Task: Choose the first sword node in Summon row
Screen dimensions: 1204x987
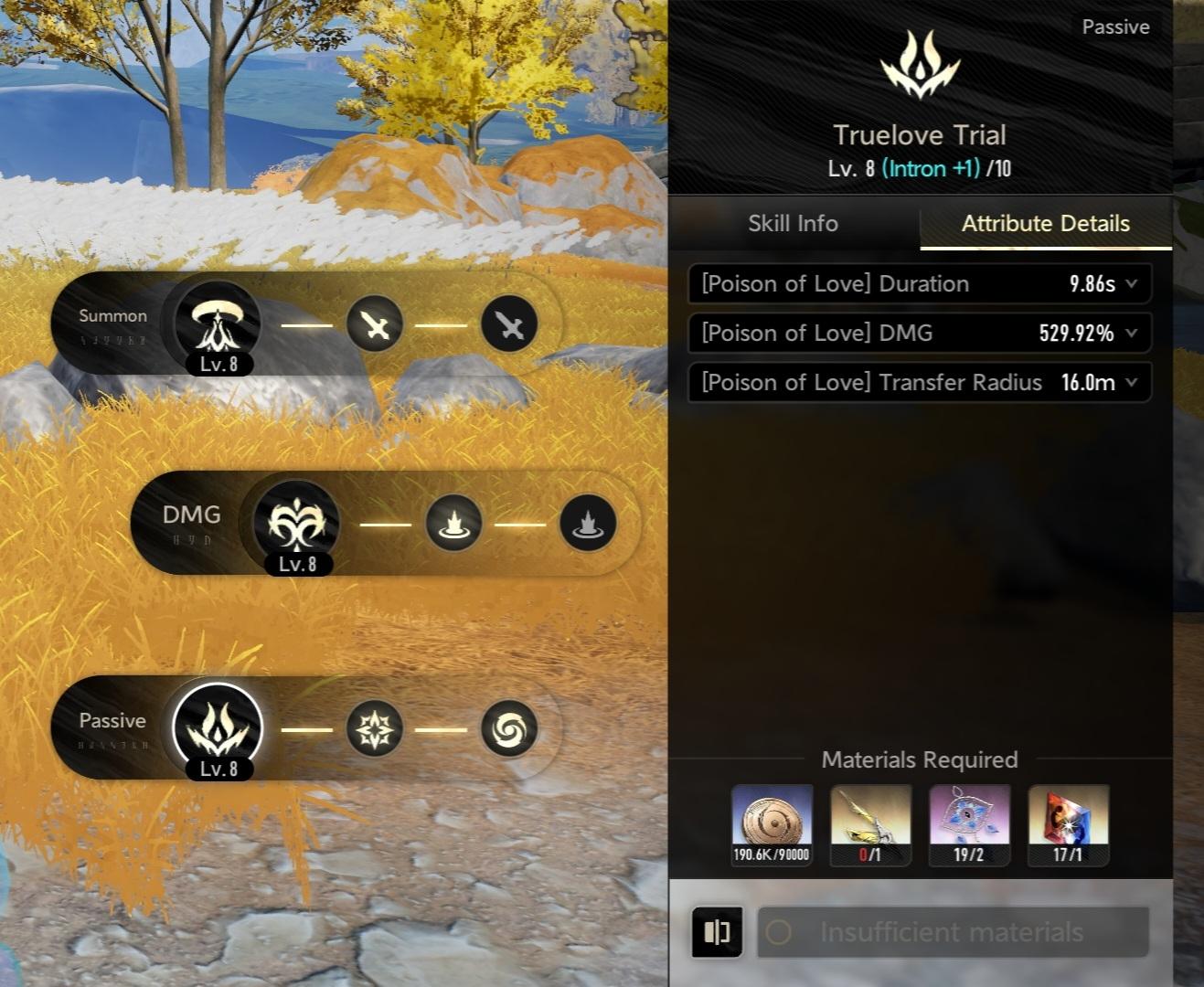Action: click(x=375, y=324)
